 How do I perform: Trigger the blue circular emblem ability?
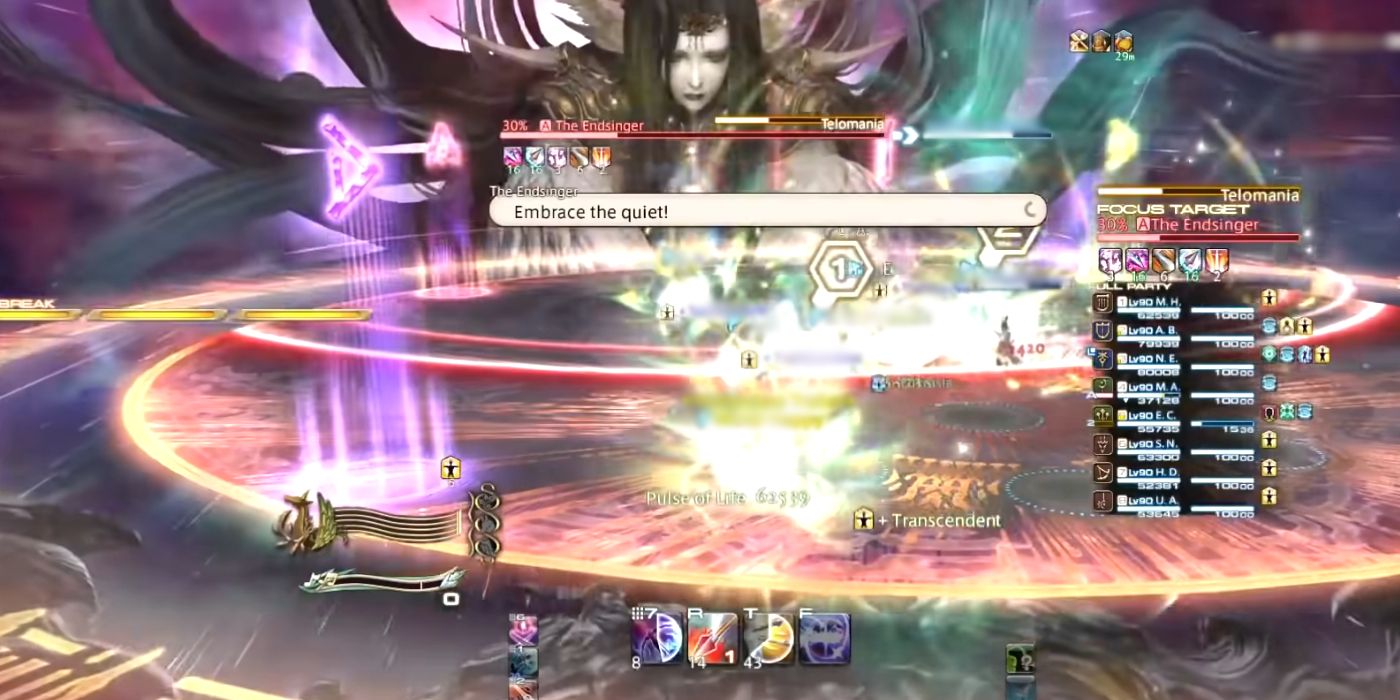tap(824, 638)
